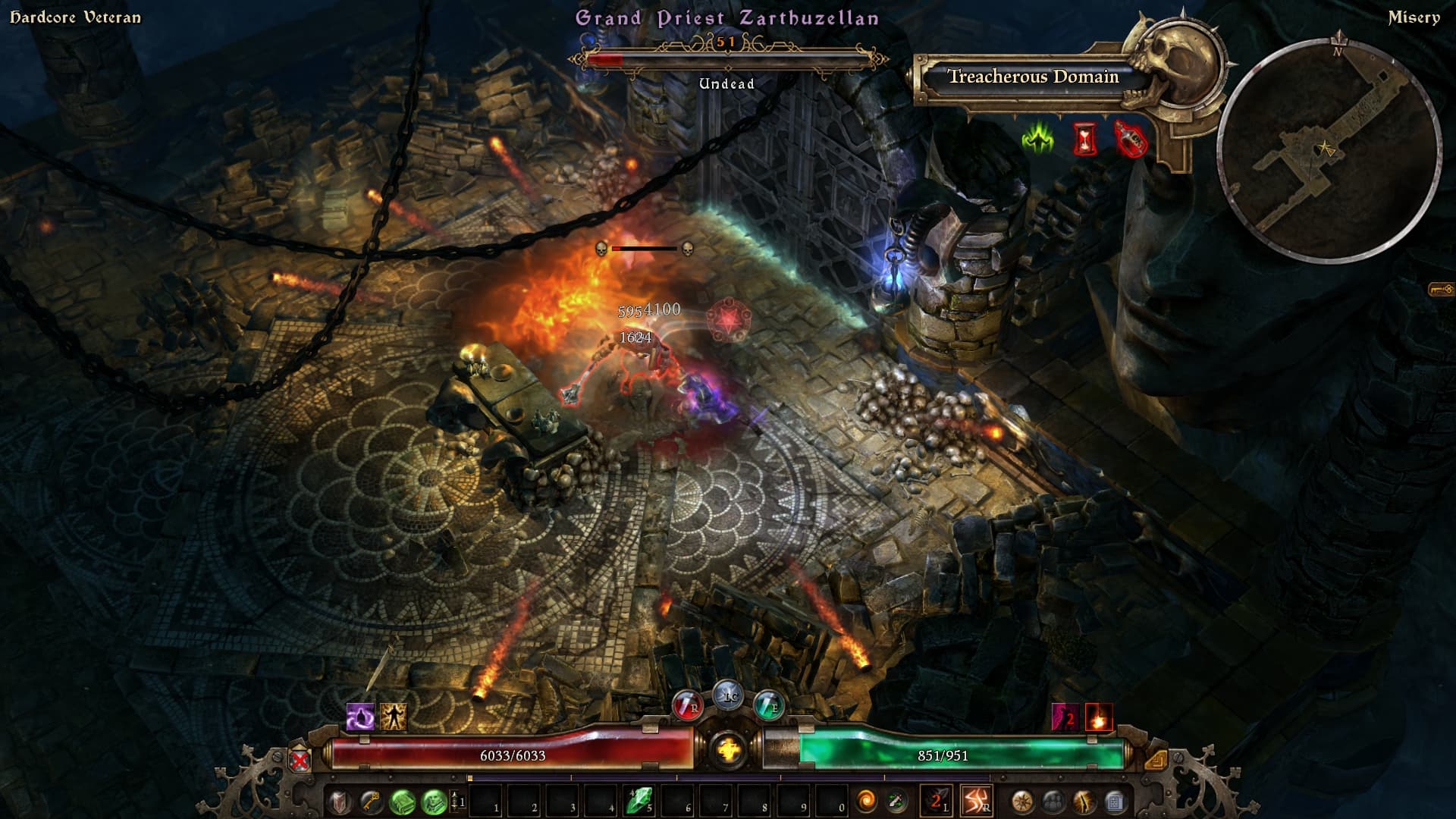Open the grey group-of-people button
This screenshot has width=1456, height=819.
[1053, 801]
